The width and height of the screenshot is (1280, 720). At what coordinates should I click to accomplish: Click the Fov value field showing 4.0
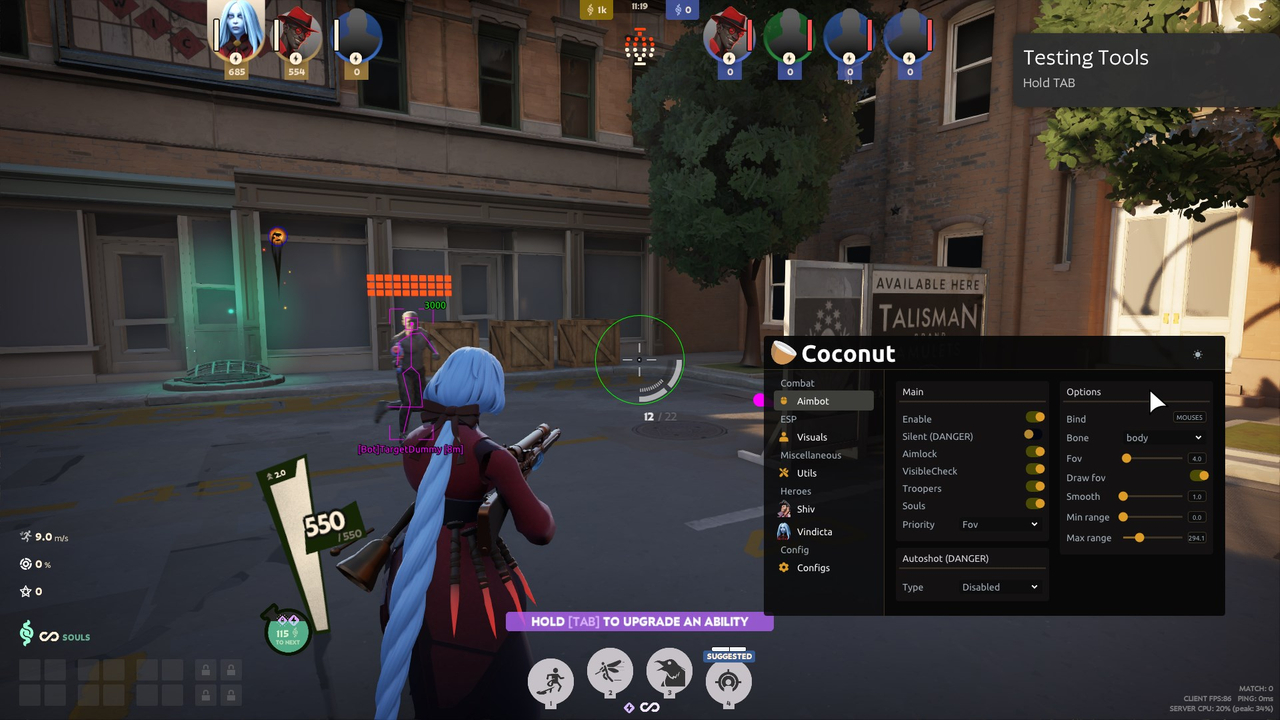tap(1195, 458)
